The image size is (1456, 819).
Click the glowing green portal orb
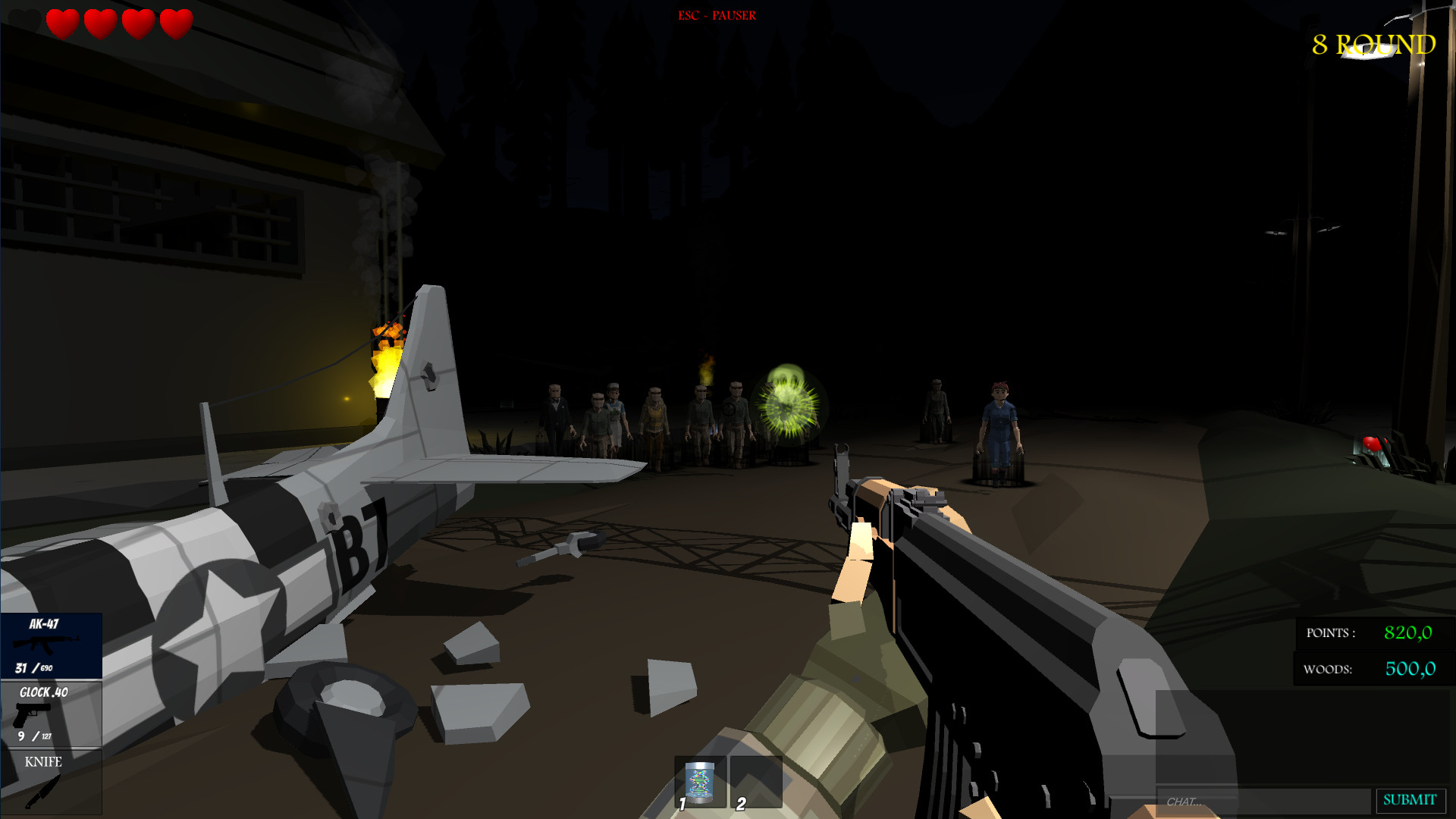(x=787, y=406)
